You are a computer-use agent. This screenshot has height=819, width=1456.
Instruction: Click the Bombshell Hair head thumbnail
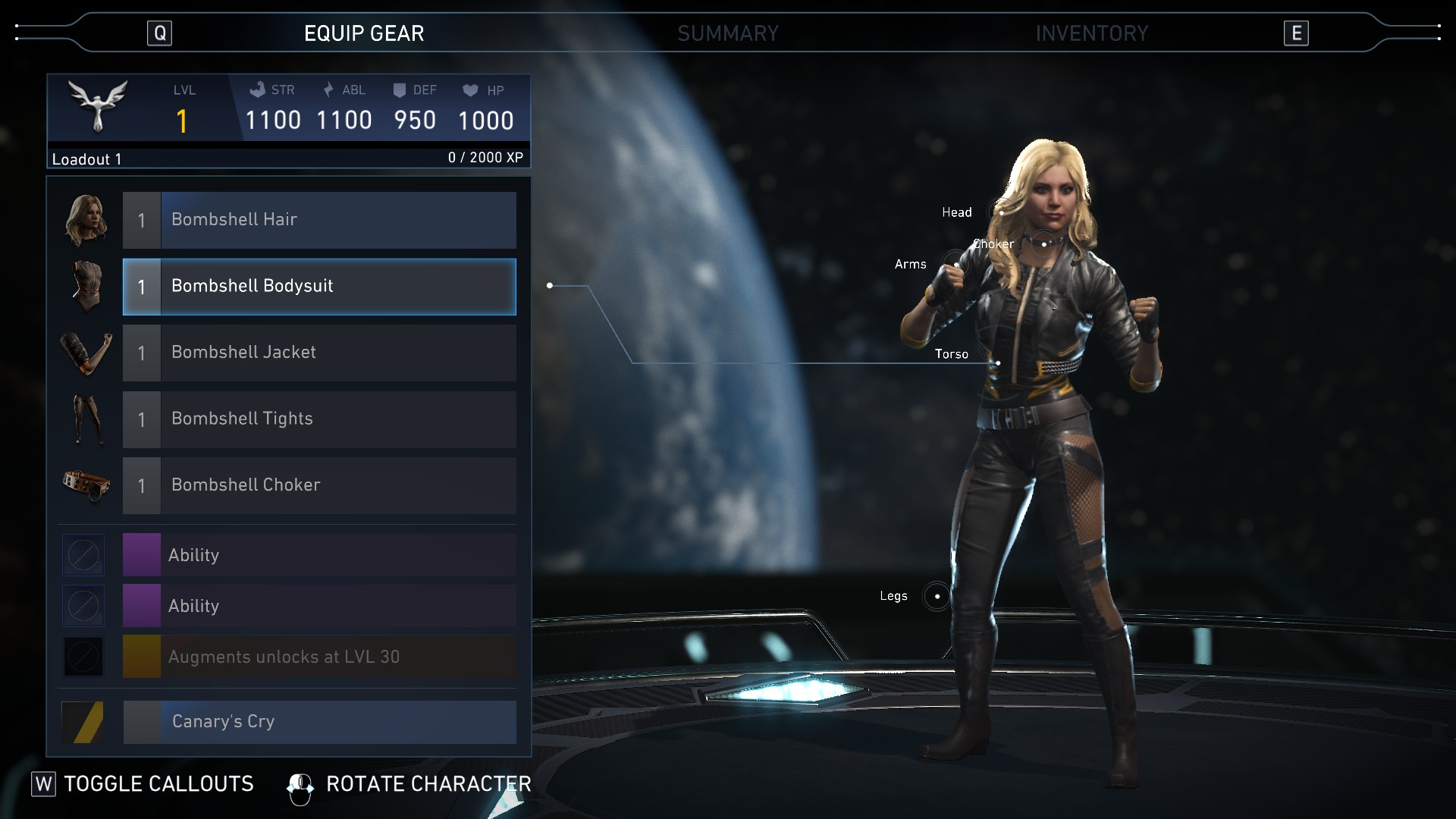(86, 221)
